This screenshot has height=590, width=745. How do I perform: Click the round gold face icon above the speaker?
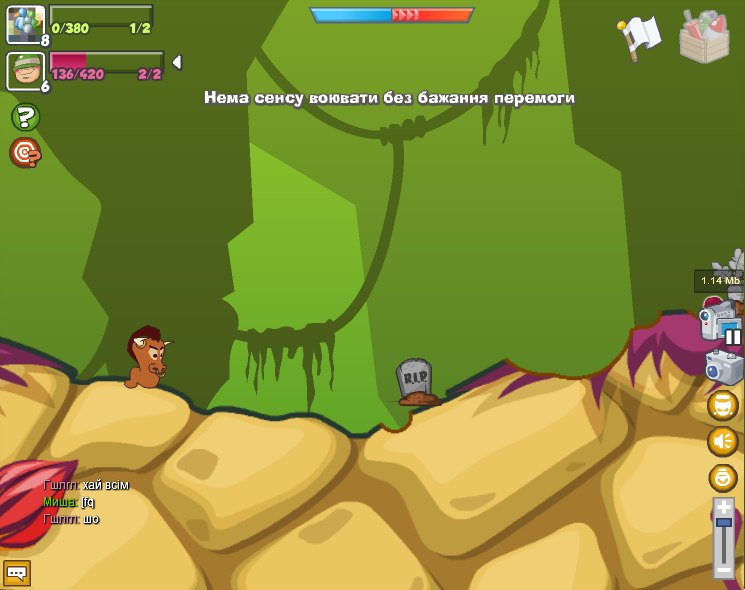pos(723,405)
